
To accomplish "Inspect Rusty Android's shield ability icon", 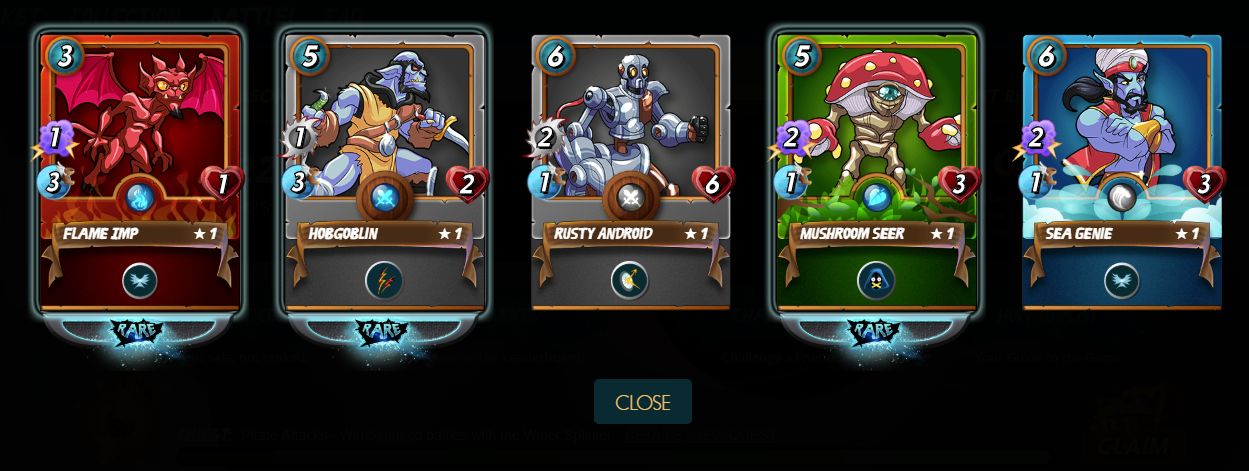I will pyautogui.click(x=630, y=281).
